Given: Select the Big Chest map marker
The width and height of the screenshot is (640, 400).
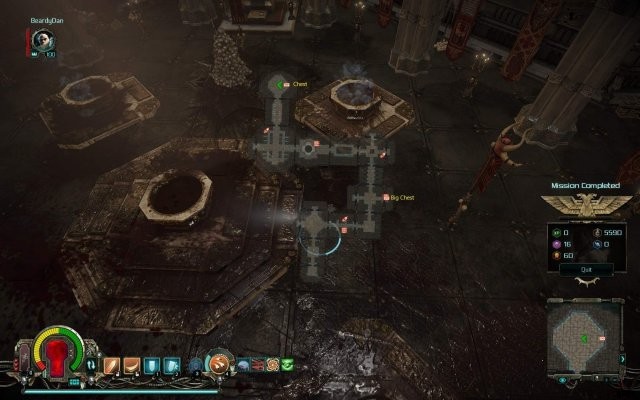Looking at the screenshot, I should 385,198.
